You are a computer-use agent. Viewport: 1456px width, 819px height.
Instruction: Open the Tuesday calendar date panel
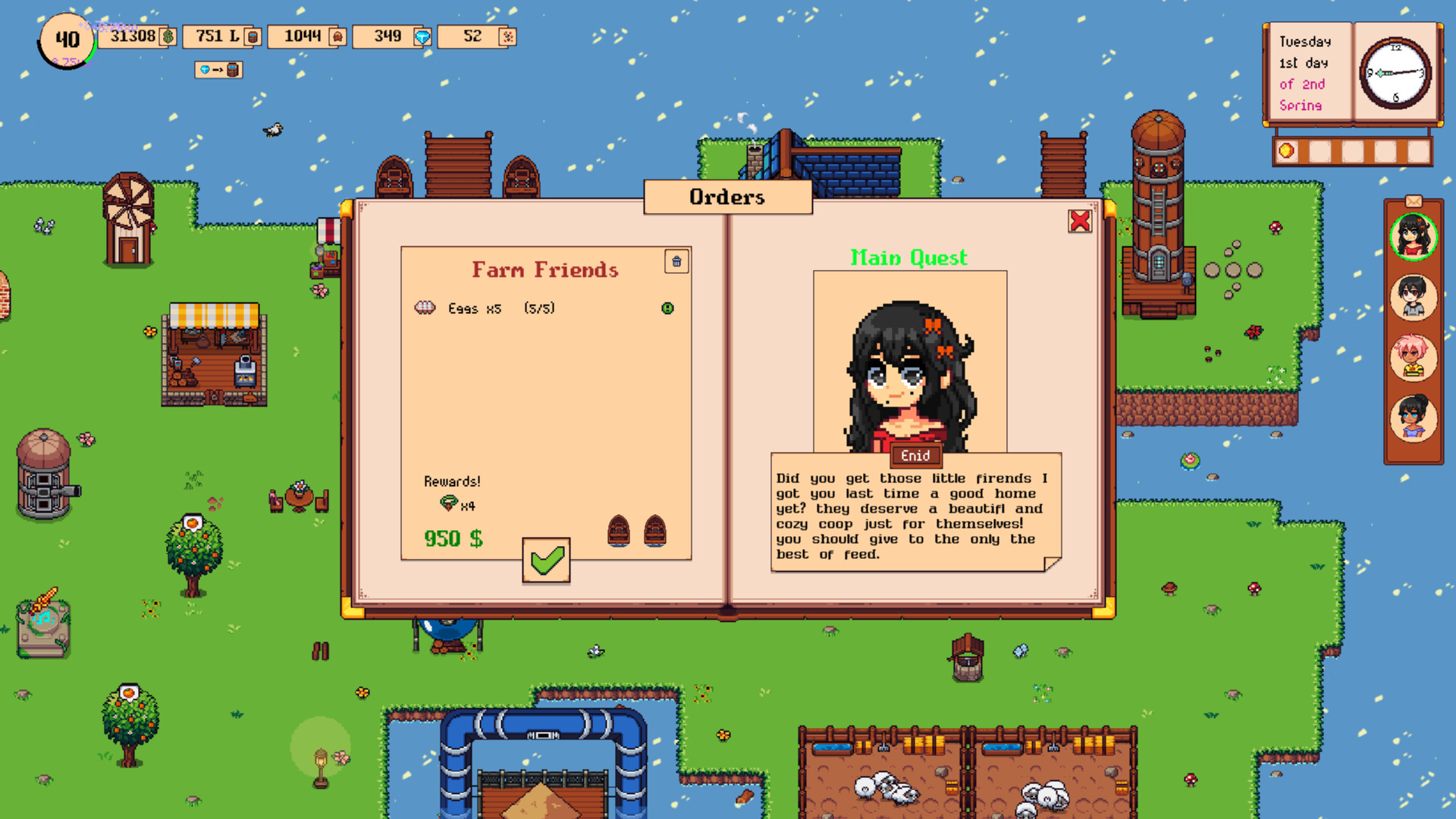(1307, 74)
